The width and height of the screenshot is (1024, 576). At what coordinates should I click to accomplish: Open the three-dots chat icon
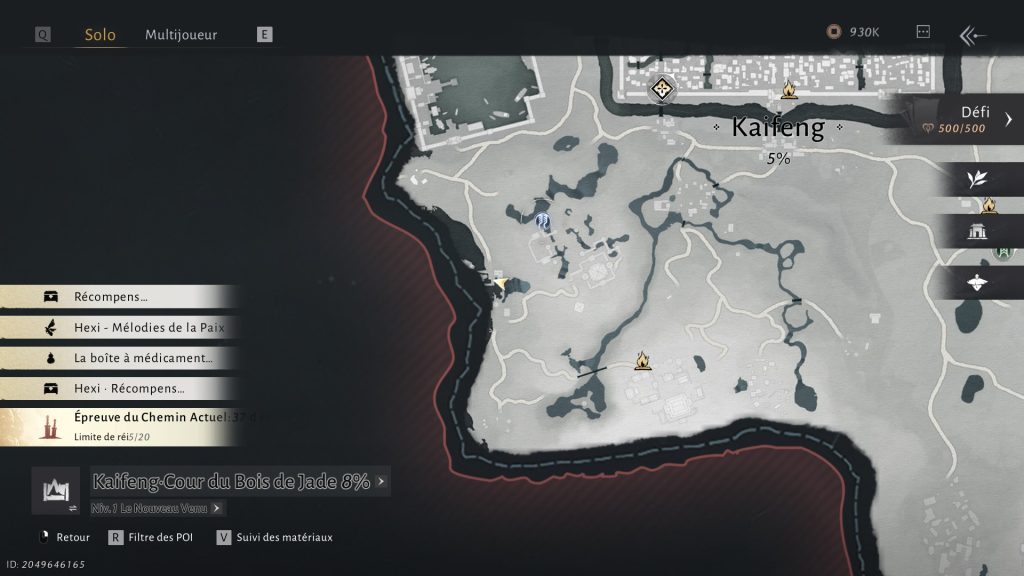tap(923, 32)
